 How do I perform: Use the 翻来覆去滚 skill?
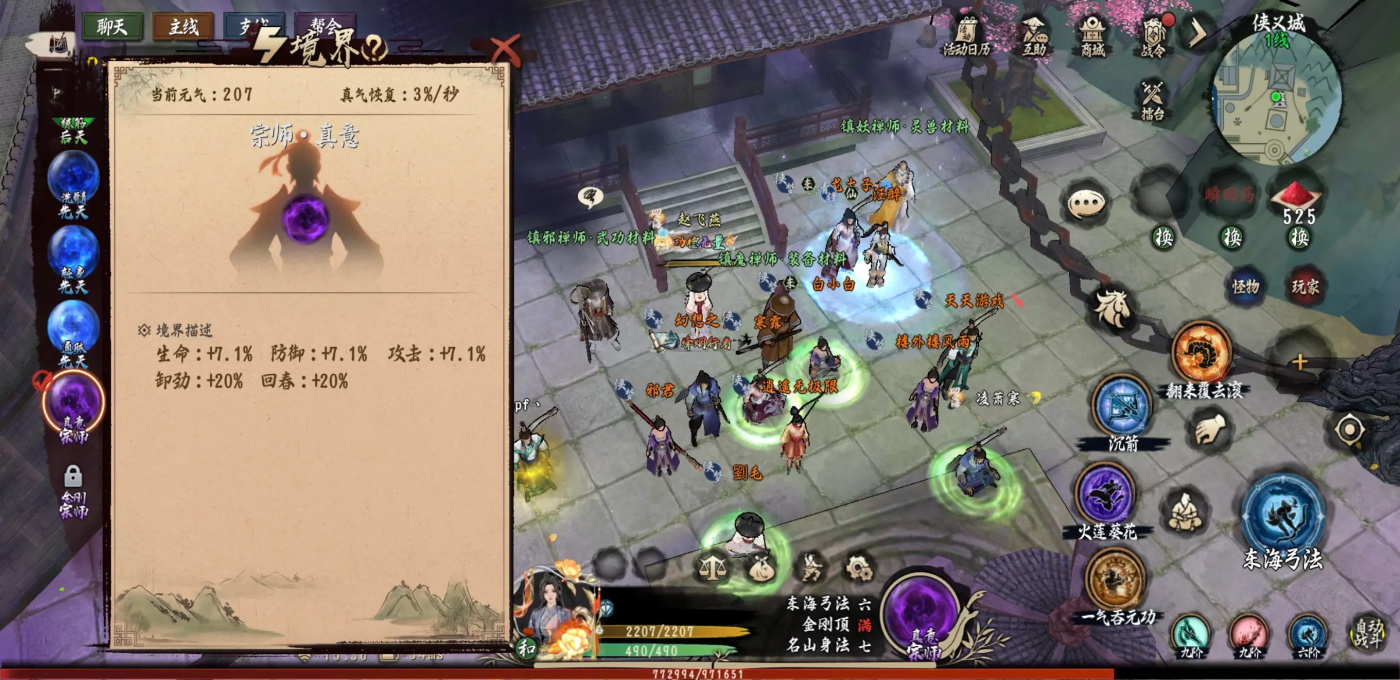coord(1201,352)
